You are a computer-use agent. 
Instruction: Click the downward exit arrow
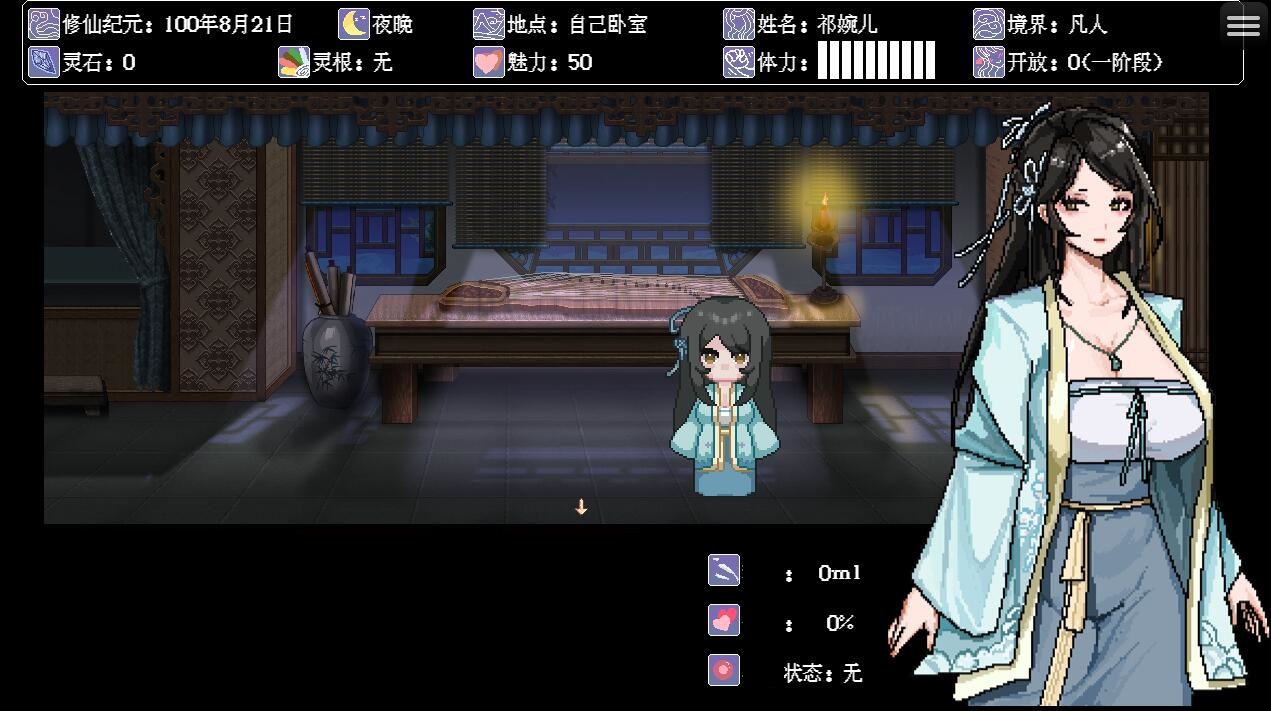581,507
